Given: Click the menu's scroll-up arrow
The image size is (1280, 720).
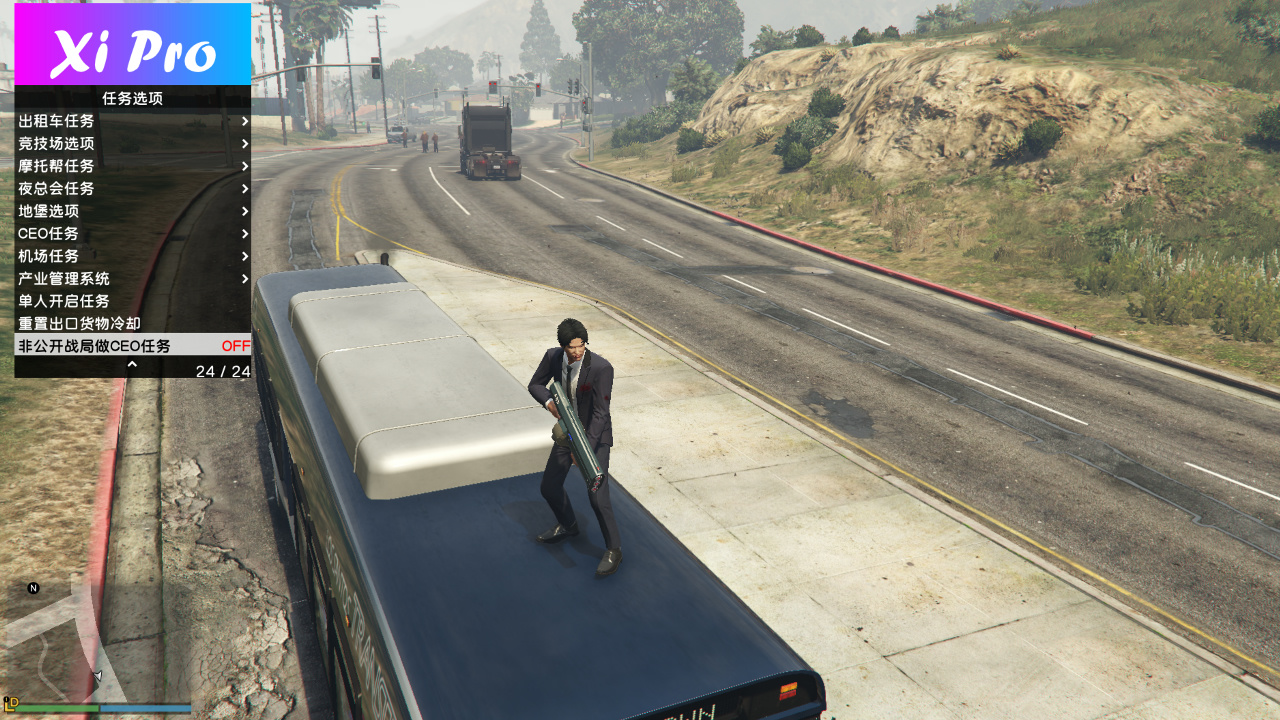Looking at the screenshot, I should pyautogui.click(x=132, y=366).
